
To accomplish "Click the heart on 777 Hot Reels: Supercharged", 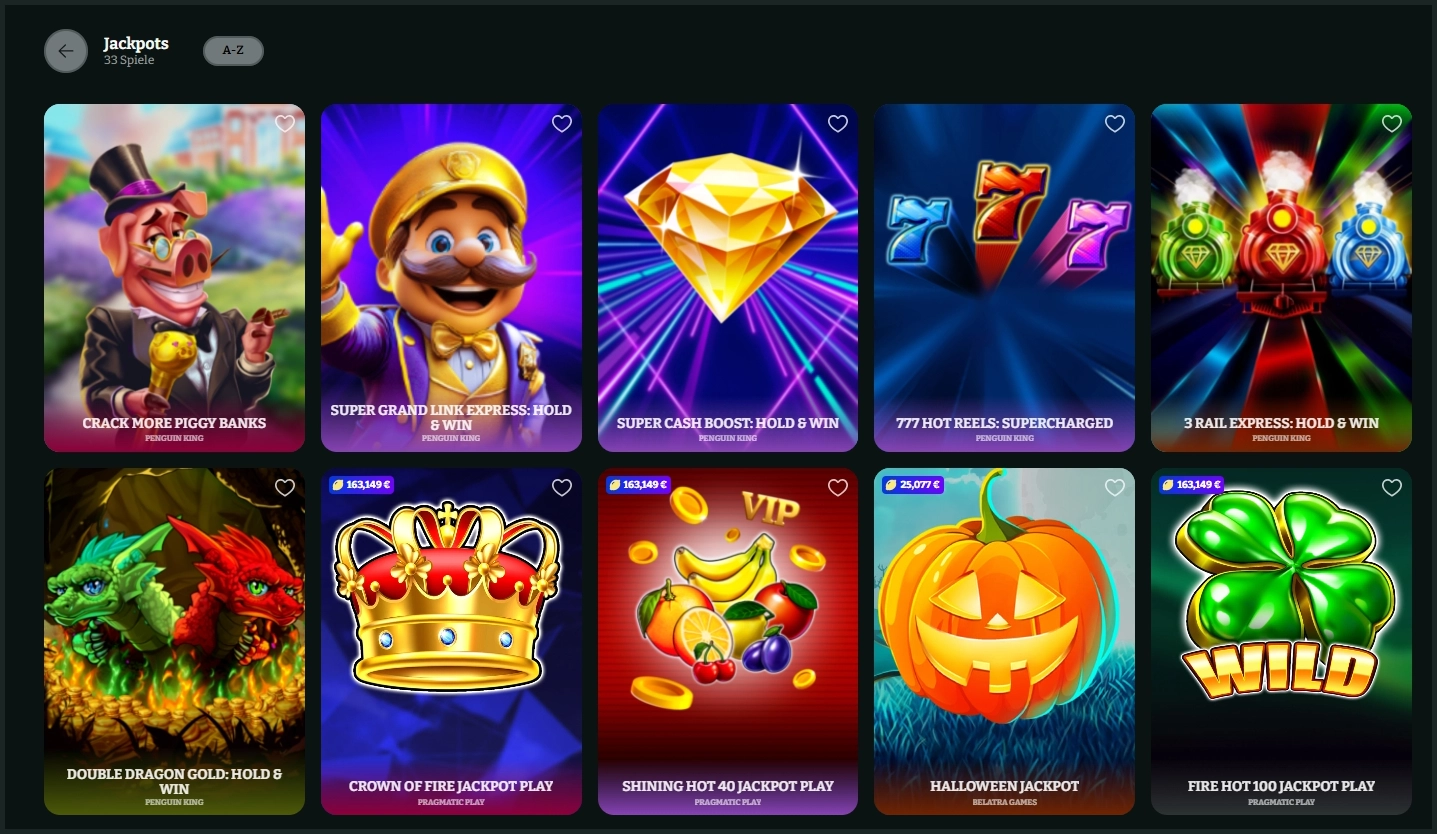I will (1114, 123).
